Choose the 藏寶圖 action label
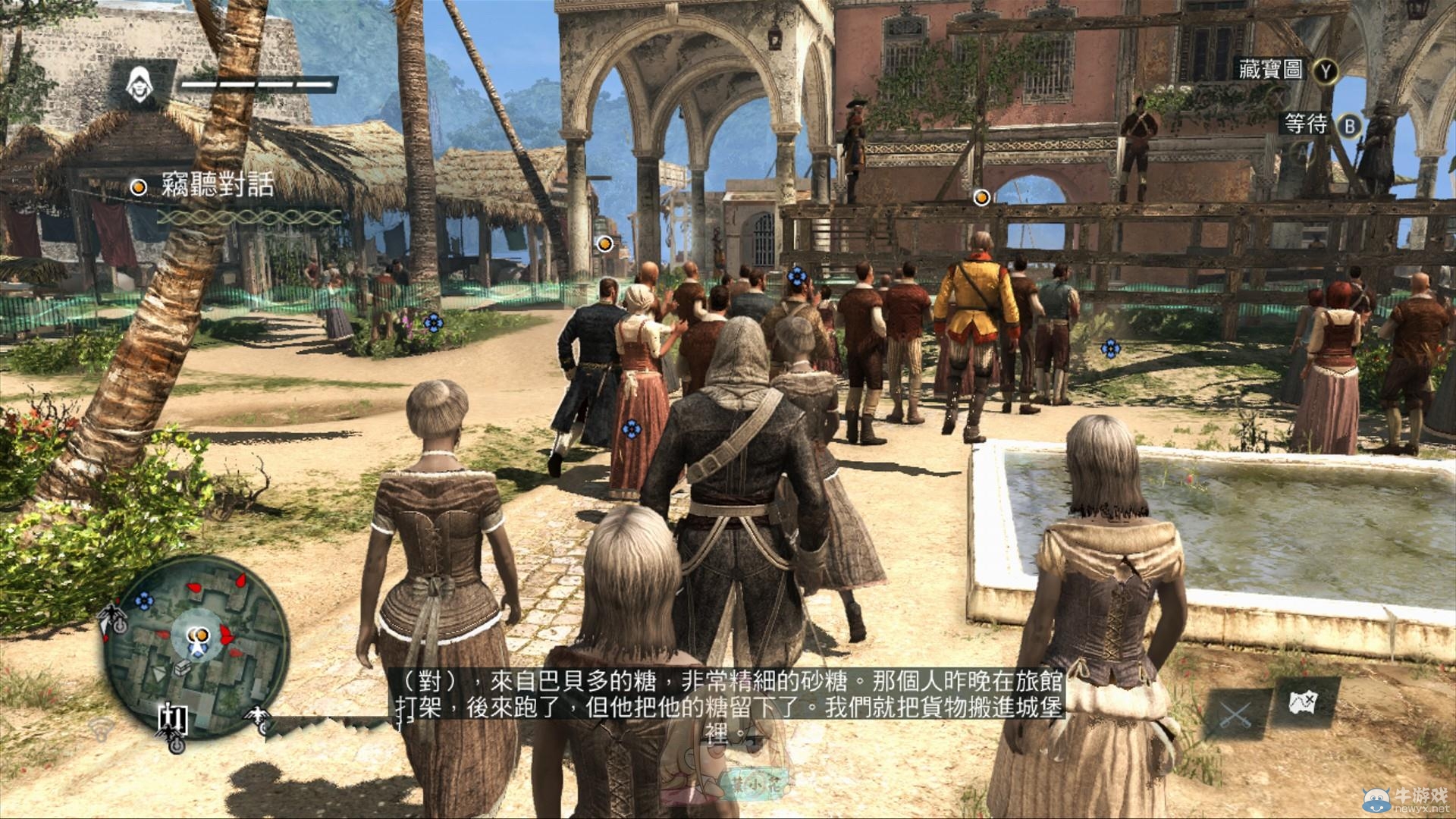The height and width of the screenshot is (819, 1456). click(1270, 71)
